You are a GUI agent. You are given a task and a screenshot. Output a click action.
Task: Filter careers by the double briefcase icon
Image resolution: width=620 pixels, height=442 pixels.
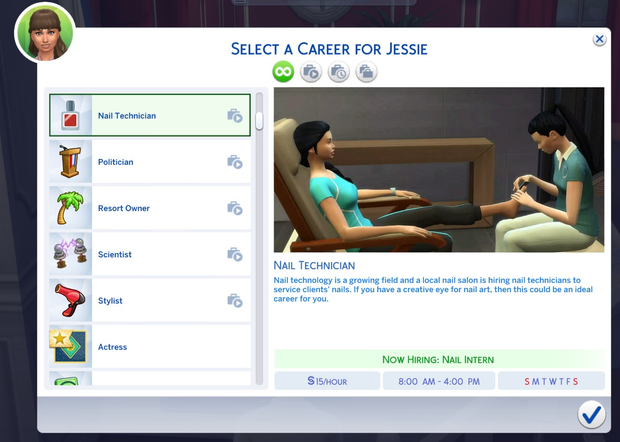pyautogui.click(x=366, y=72)
